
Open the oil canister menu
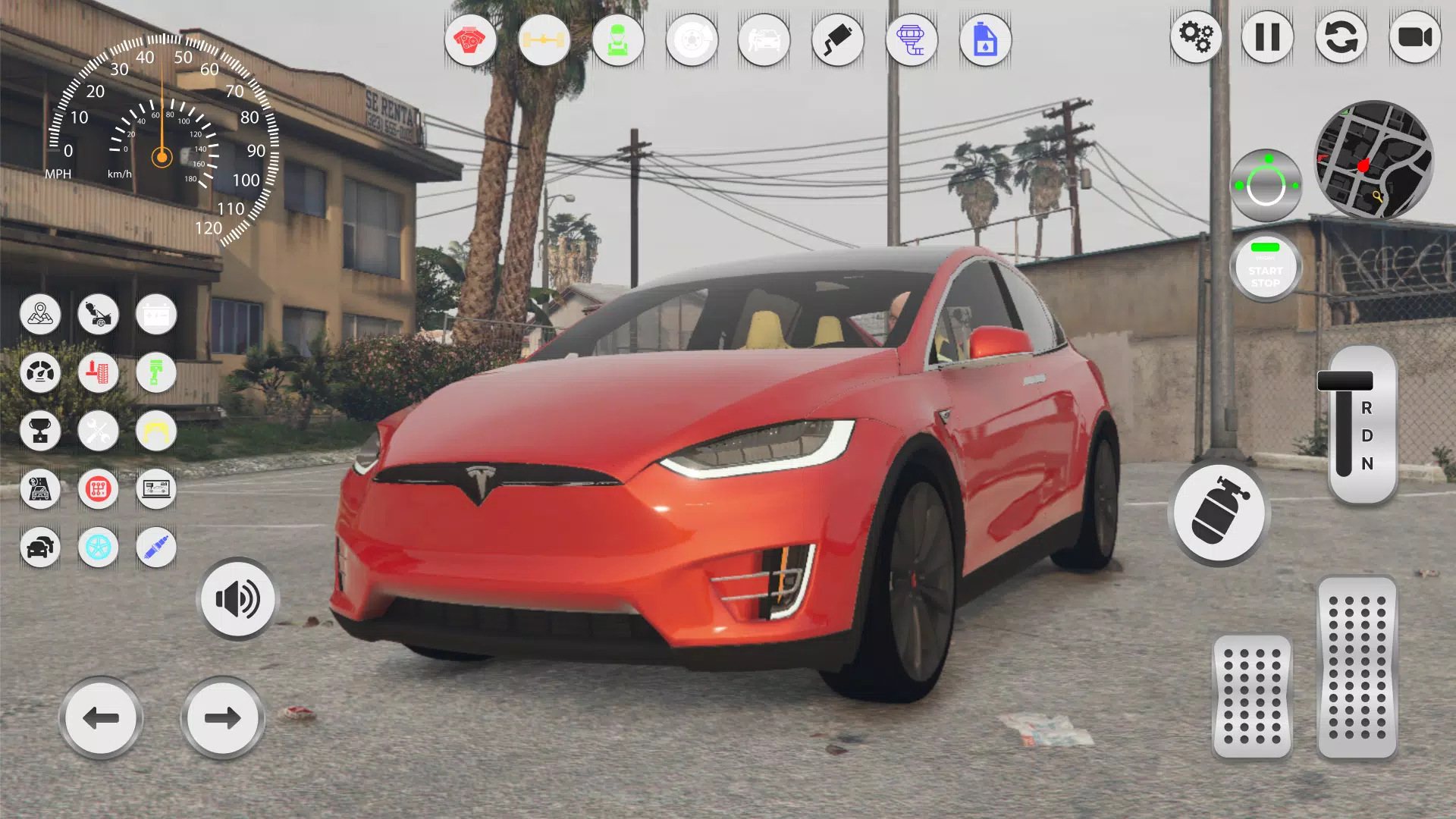click(984, 40)
